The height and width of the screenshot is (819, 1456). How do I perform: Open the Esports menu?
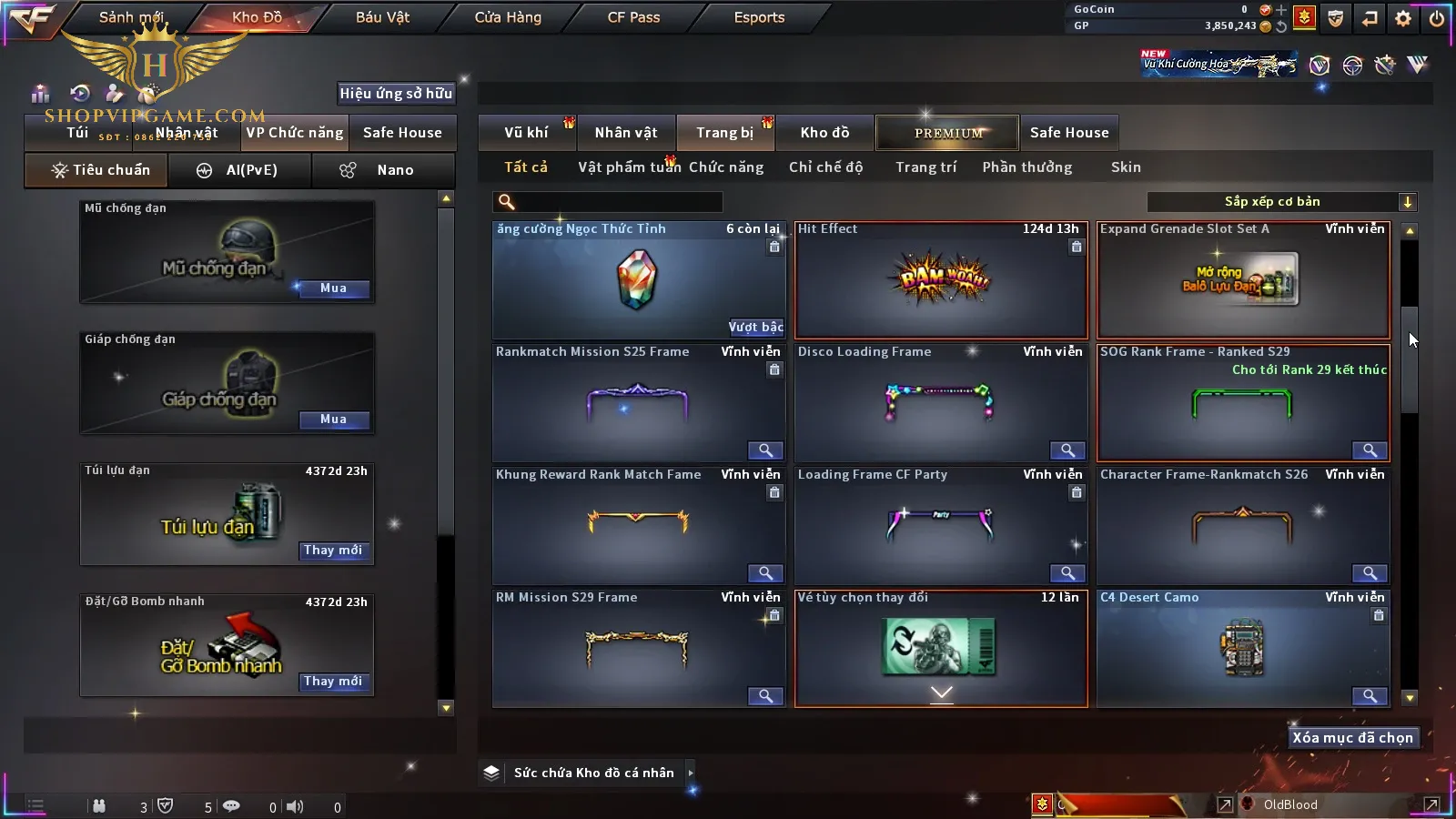click(759, 17)
